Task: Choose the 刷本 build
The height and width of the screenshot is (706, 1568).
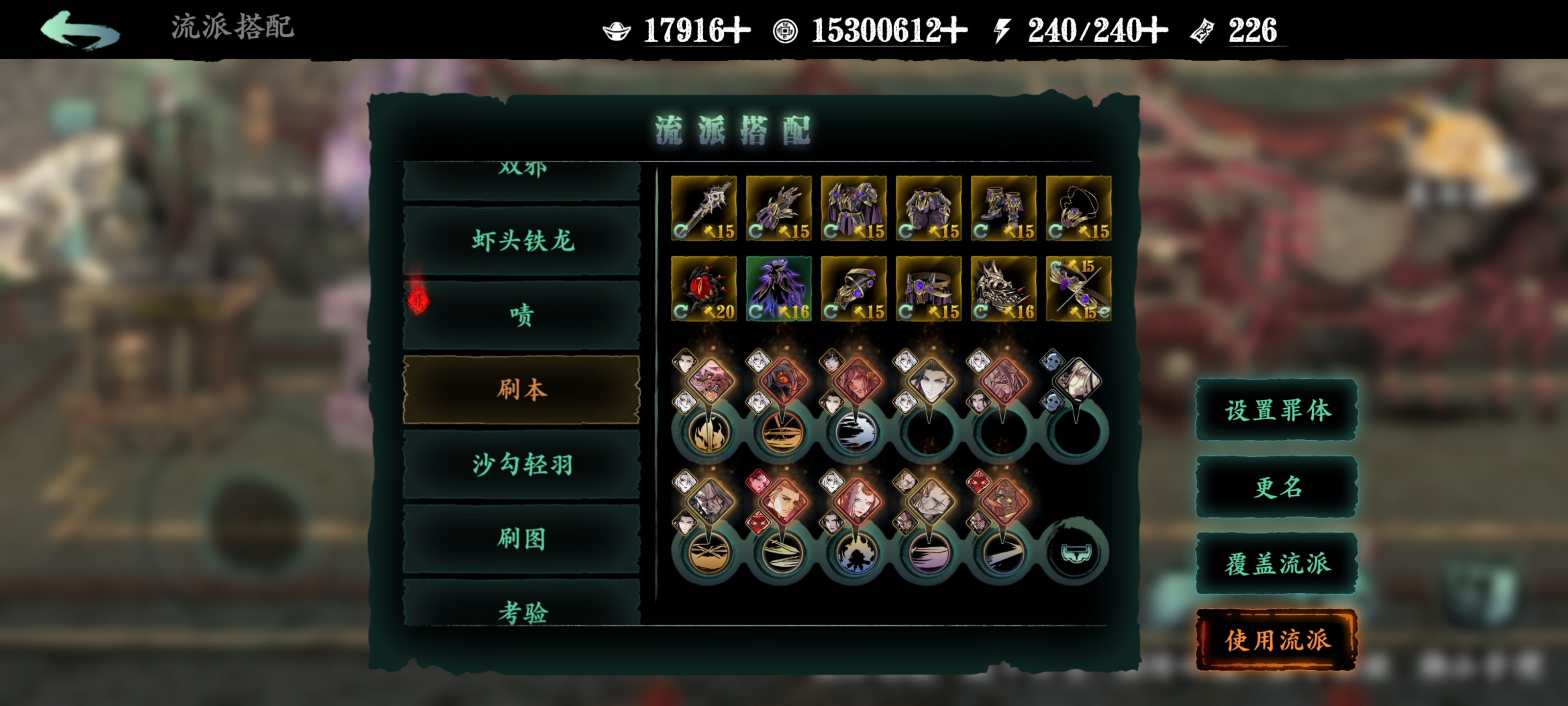Action: [522, 389]
